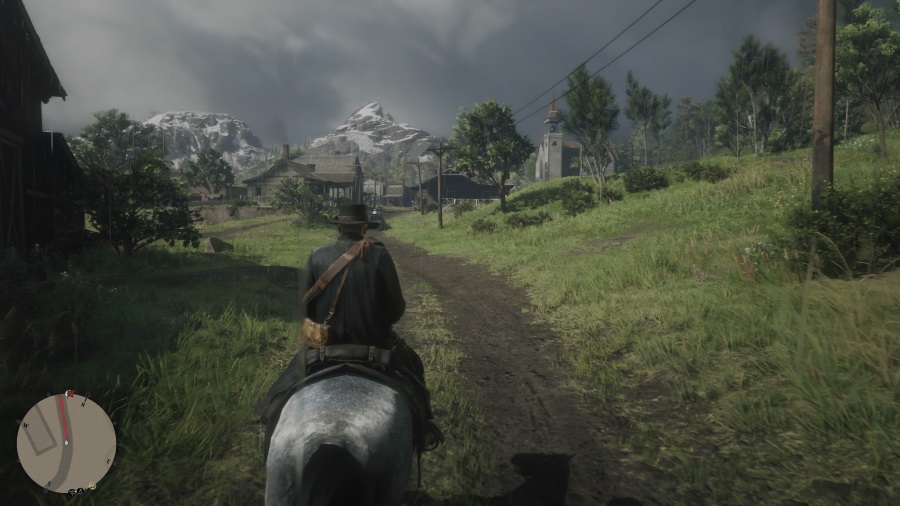
Task: Click the yellow marker on the minimap rim
Action: (x=92, y=486)
